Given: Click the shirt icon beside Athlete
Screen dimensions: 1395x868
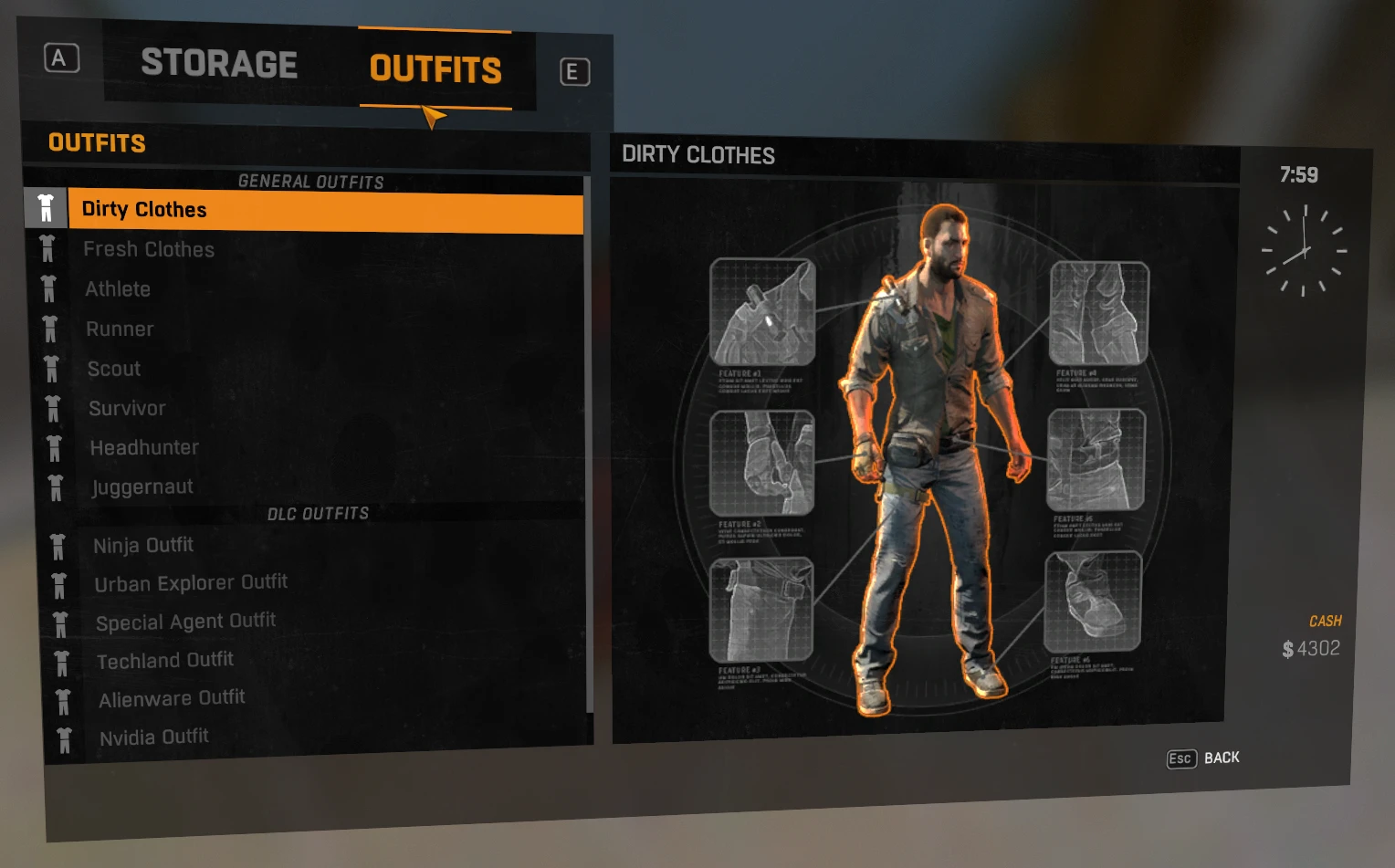Looking at the screenshot, I should tap(47, 288).
